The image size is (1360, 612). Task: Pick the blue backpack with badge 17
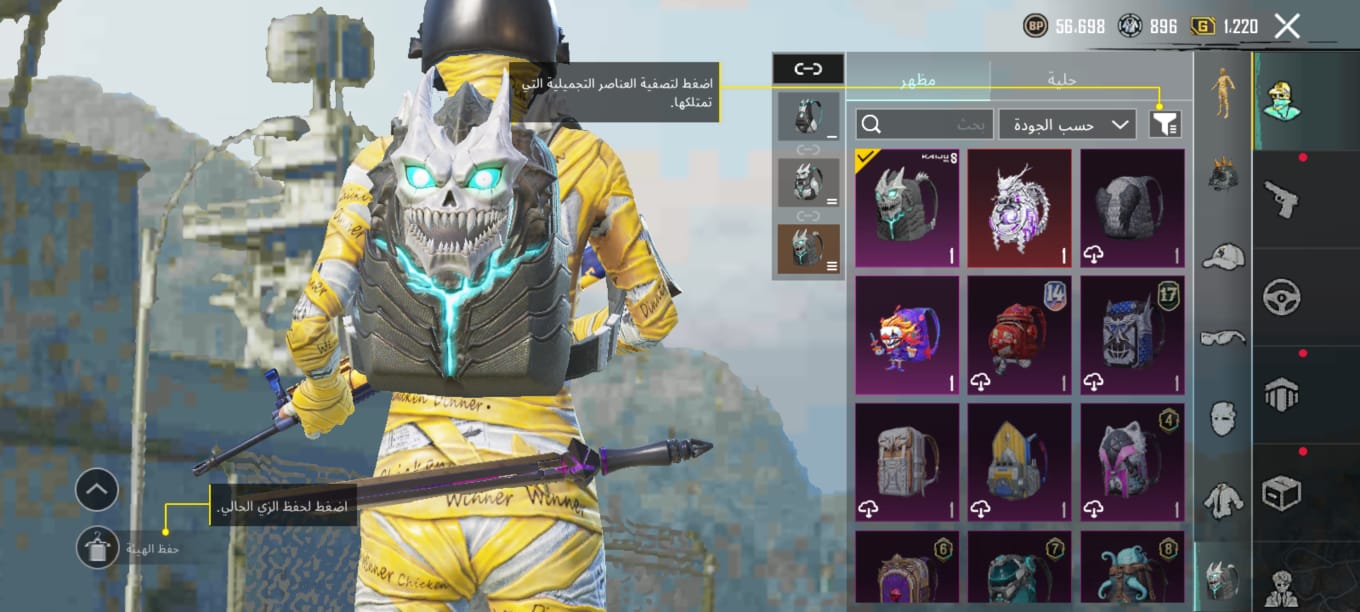1132,335
